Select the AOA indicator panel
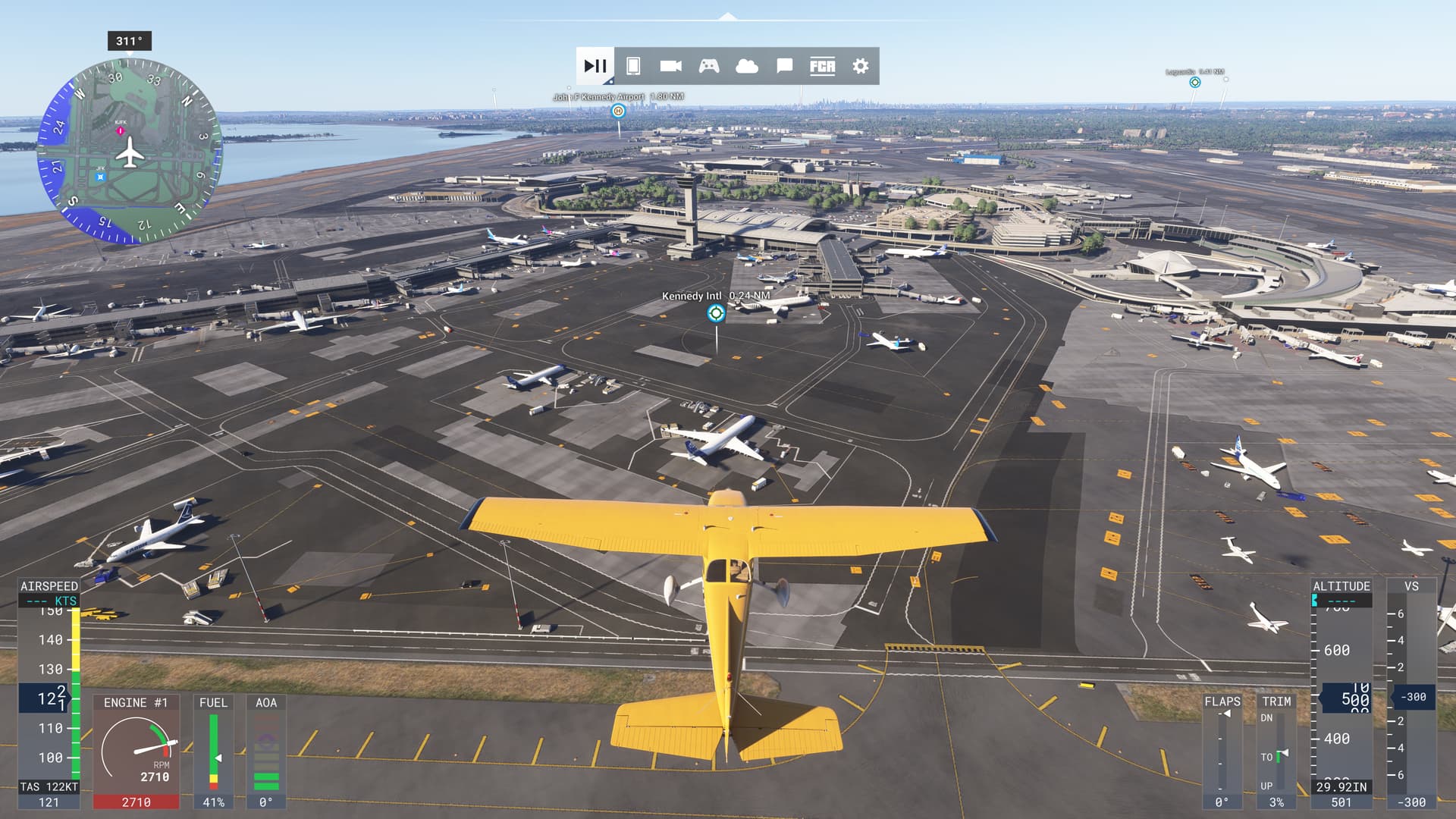The width and height of the screenshot is (1456, 819). tap(267, 747)
